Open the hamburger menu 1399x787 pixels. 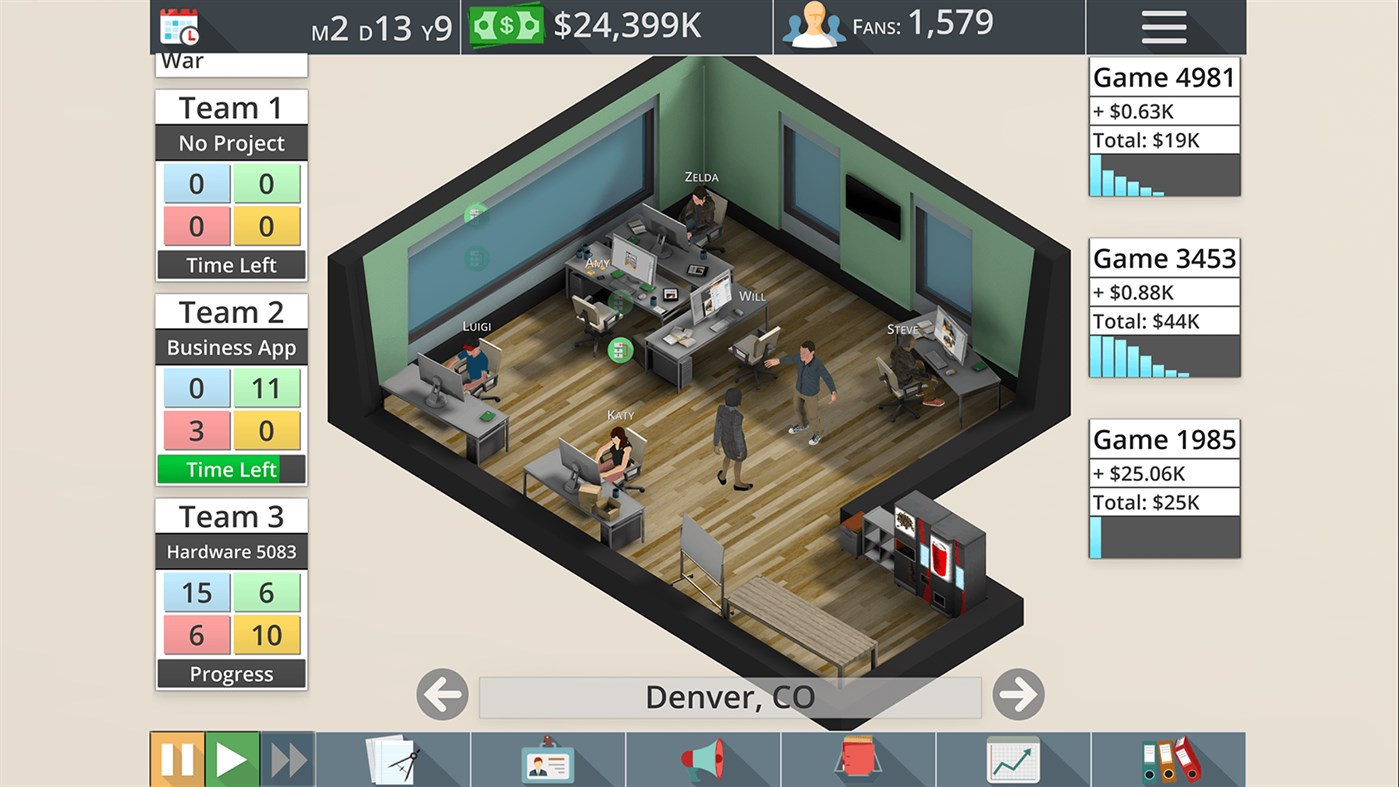click(x=1163, y=27)
